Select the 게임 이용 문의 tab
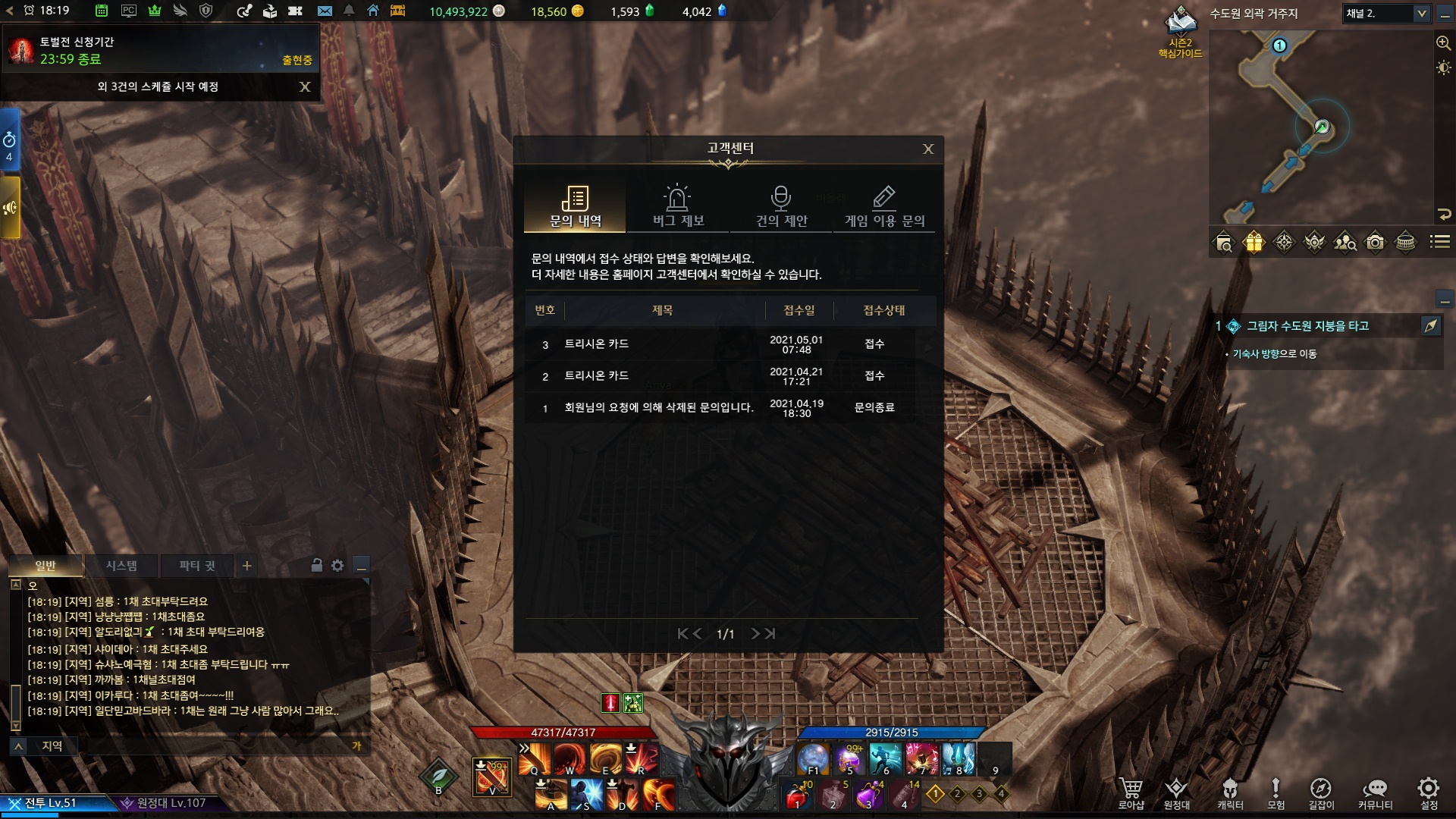The width and height of the screenshot is (1456, 819). (x=884, y=206)
